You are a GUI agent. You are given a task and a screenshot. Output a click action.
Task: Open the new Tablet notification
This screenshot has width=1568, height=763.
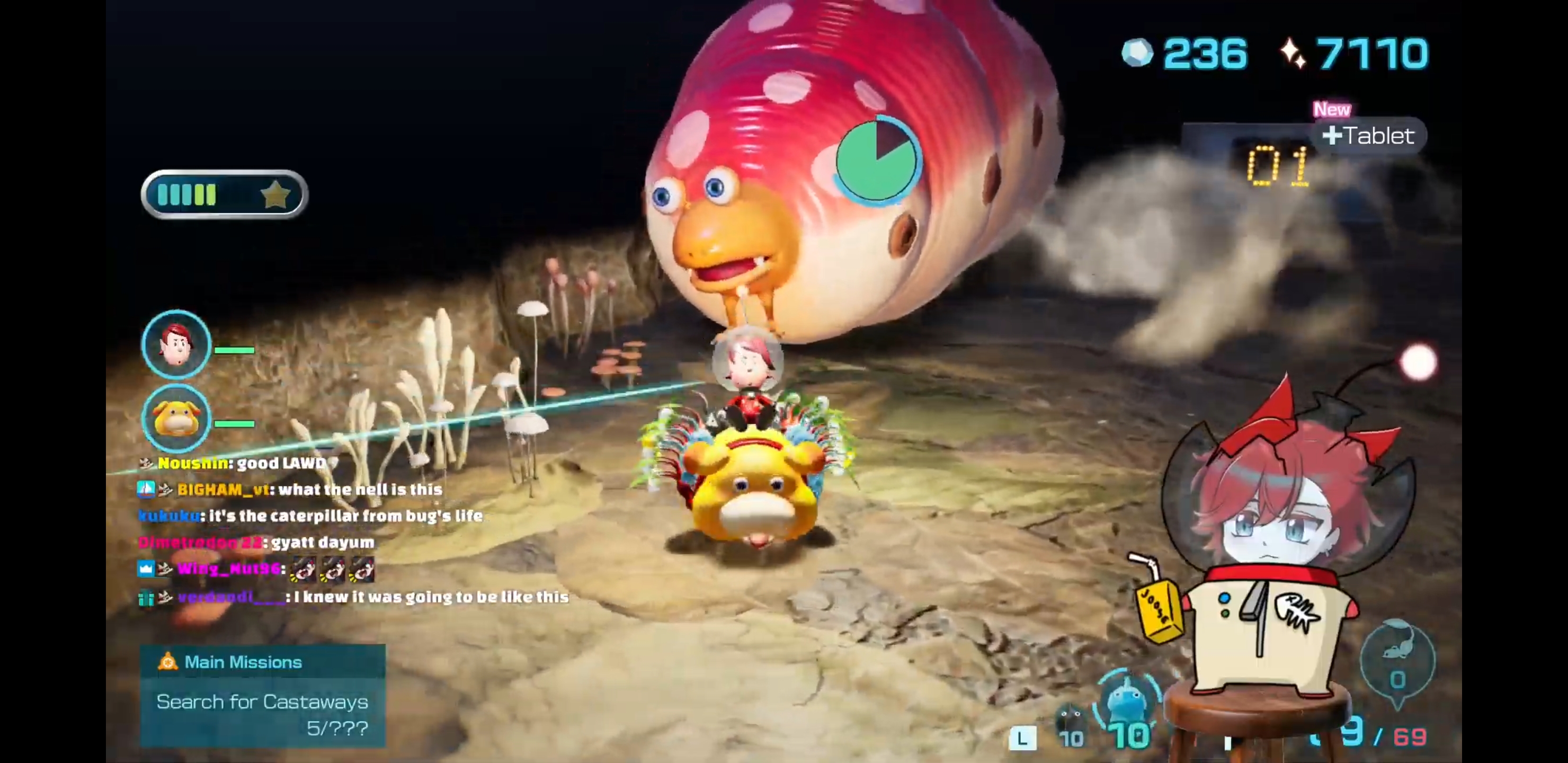pyautogui.click(x=1369, y=135)
